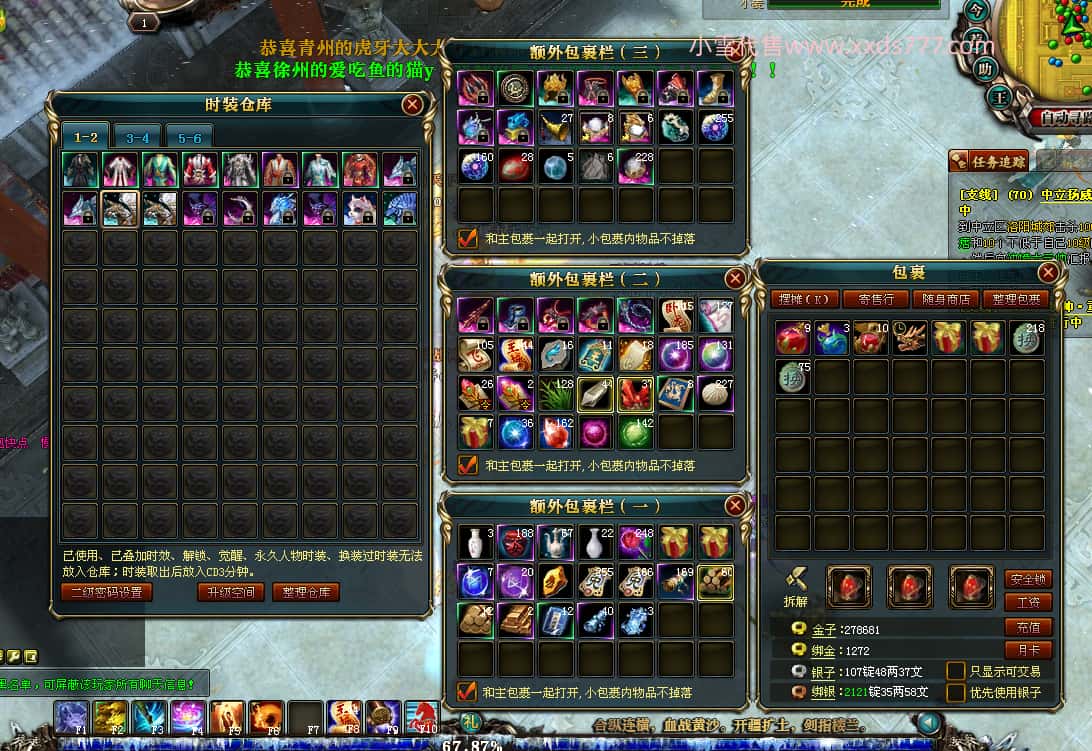Open the 月卡 monthly card button
This screenshot has height=751, width=1092.
click(1028, 650)
